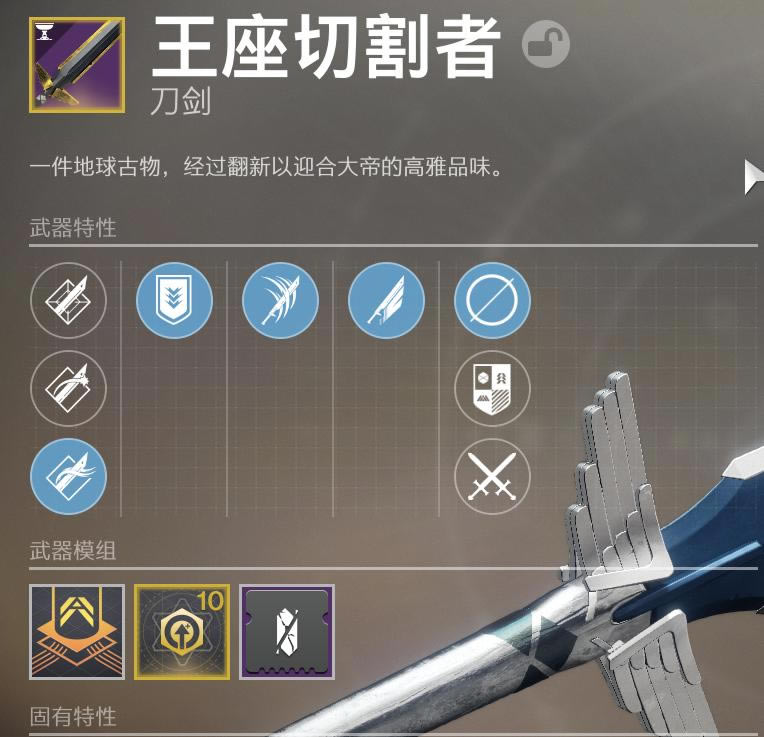Select the blue-highlighted blade with wavy trails perk

pos(68,476)
